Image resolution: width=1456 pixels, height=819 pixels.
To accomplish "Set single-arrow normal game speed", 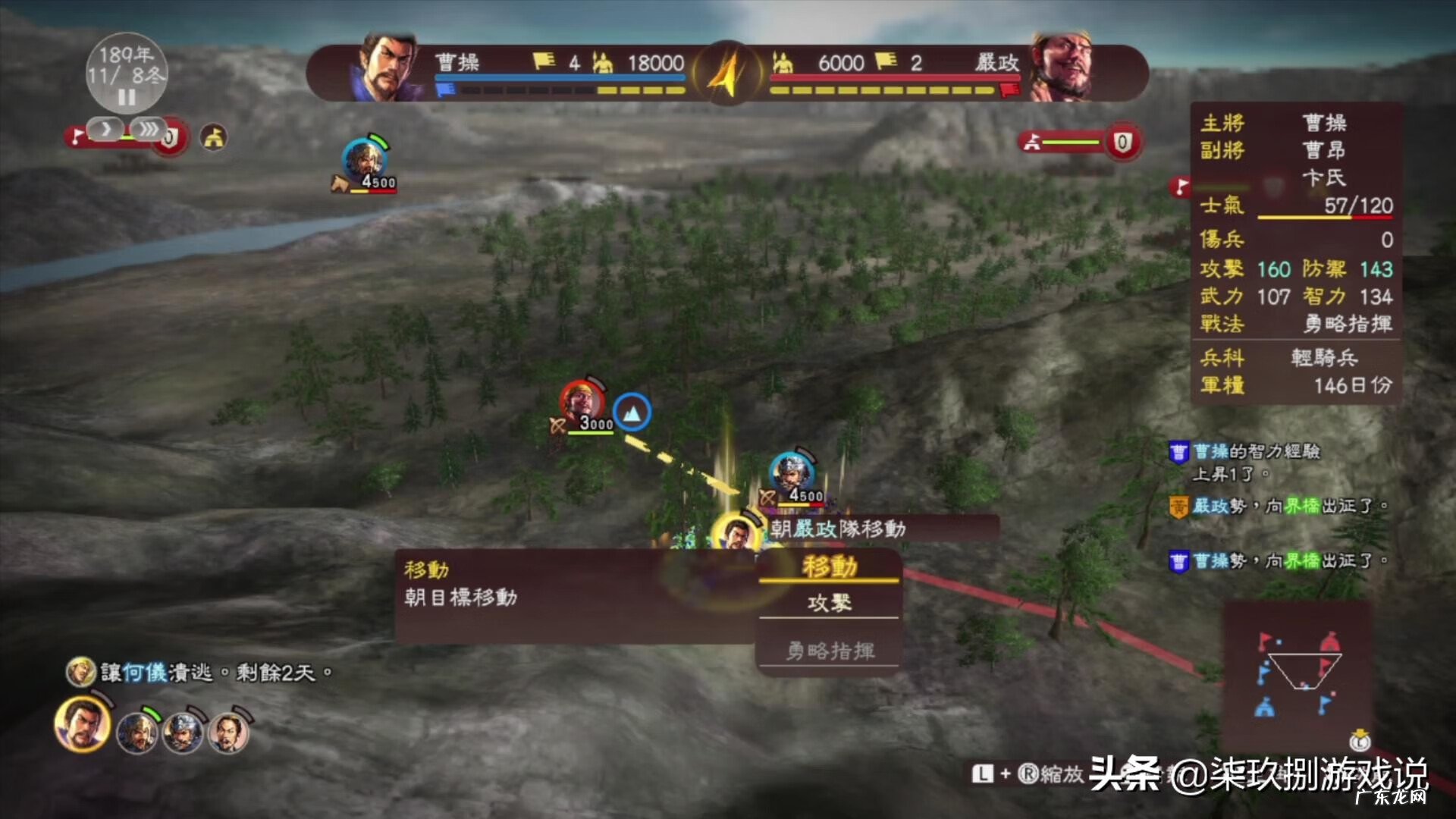I will pyautogui.click(x=105, y=130).
